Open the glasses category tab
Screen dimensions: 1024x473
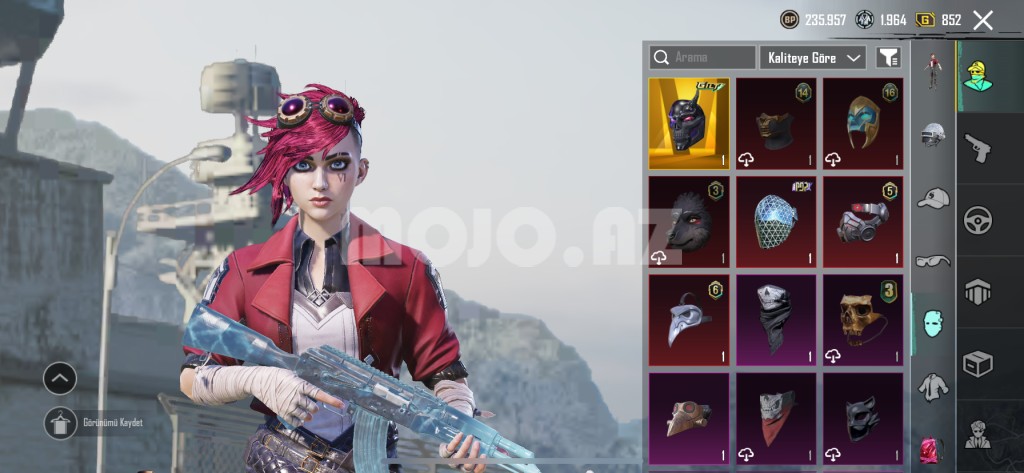coord(933,260)
